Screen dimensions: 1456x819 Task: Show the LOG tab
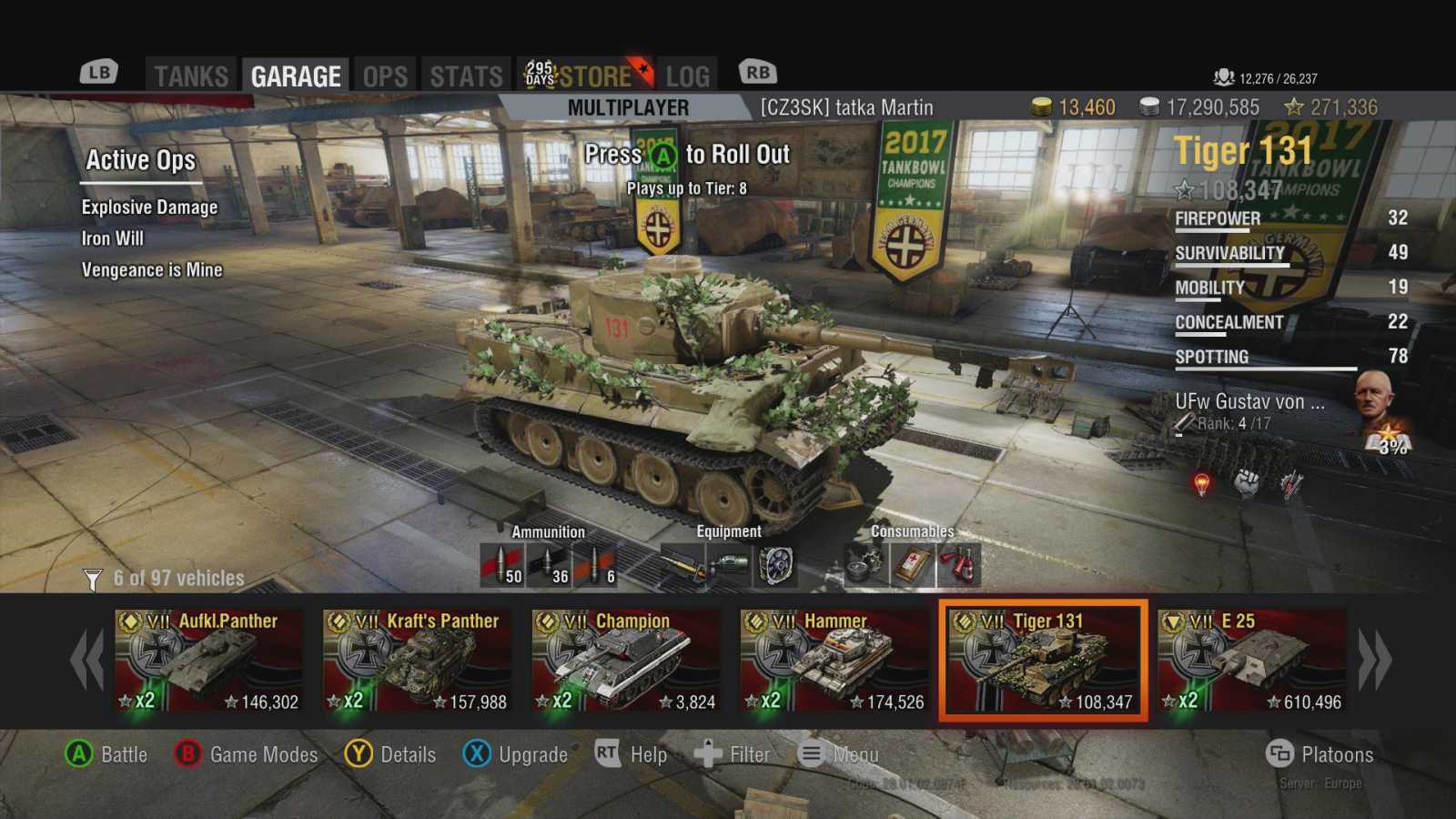687,76
